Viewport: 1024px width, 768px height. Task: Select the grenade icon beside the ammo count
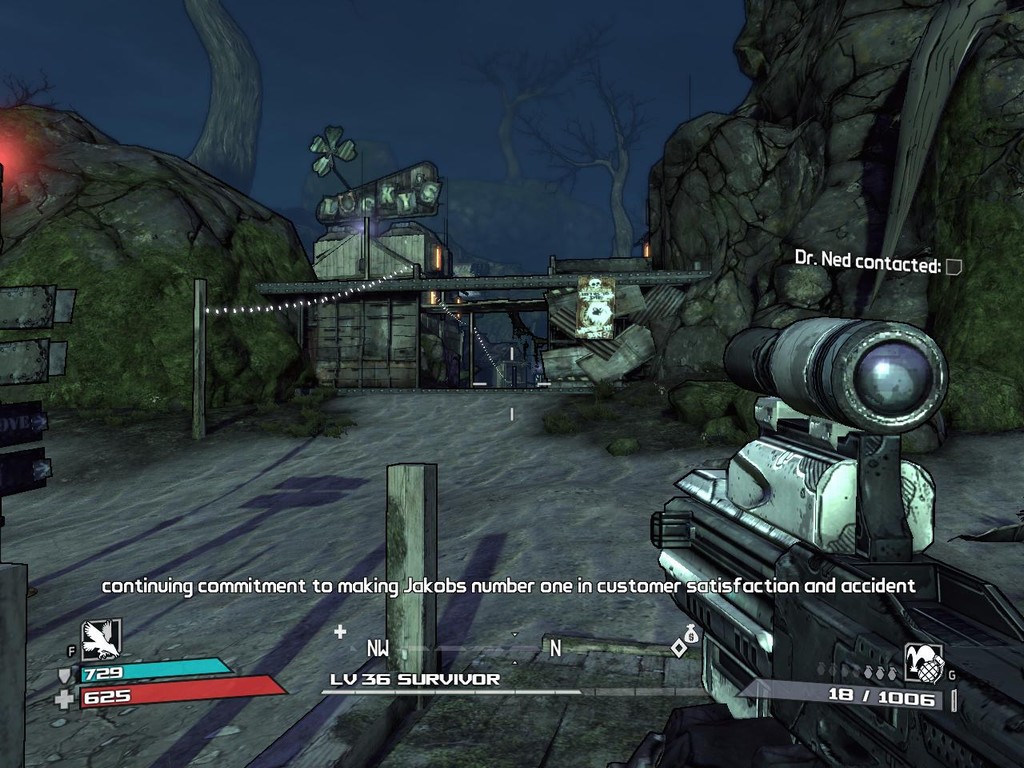pyautogui.click(x=923, y=663)
